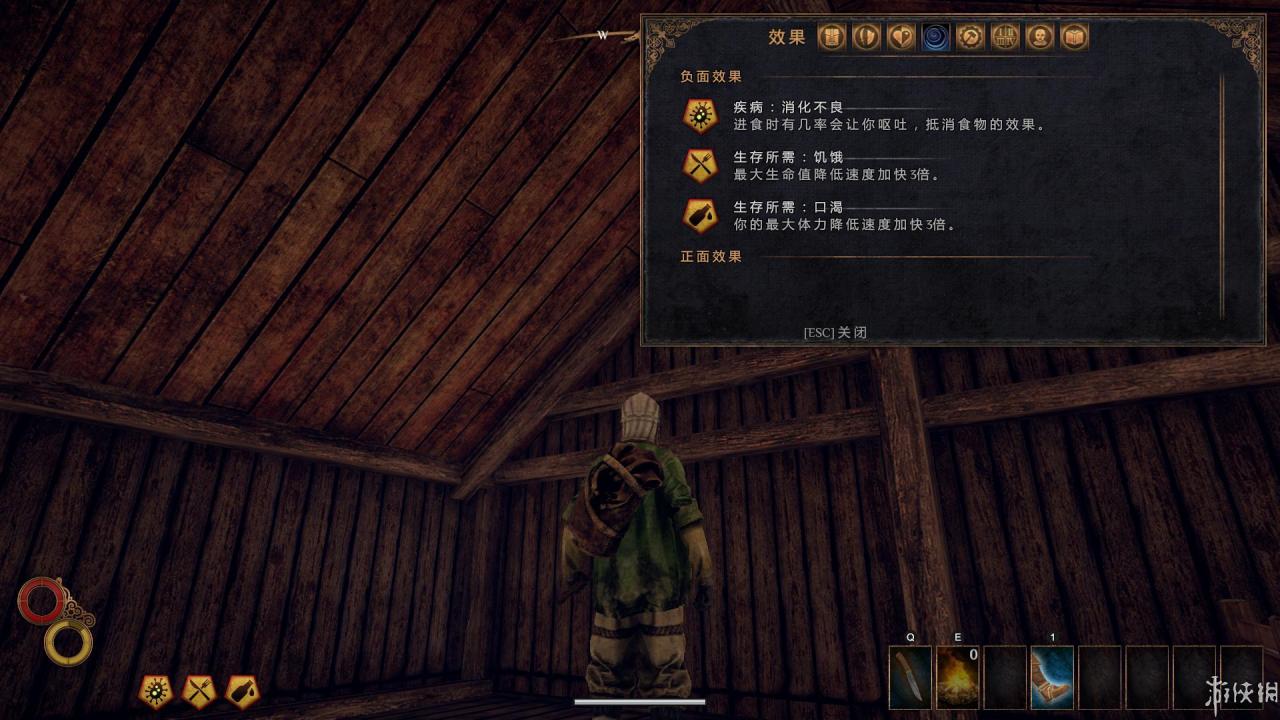Select the blue swirl effects tab

[x=936, y=38]
